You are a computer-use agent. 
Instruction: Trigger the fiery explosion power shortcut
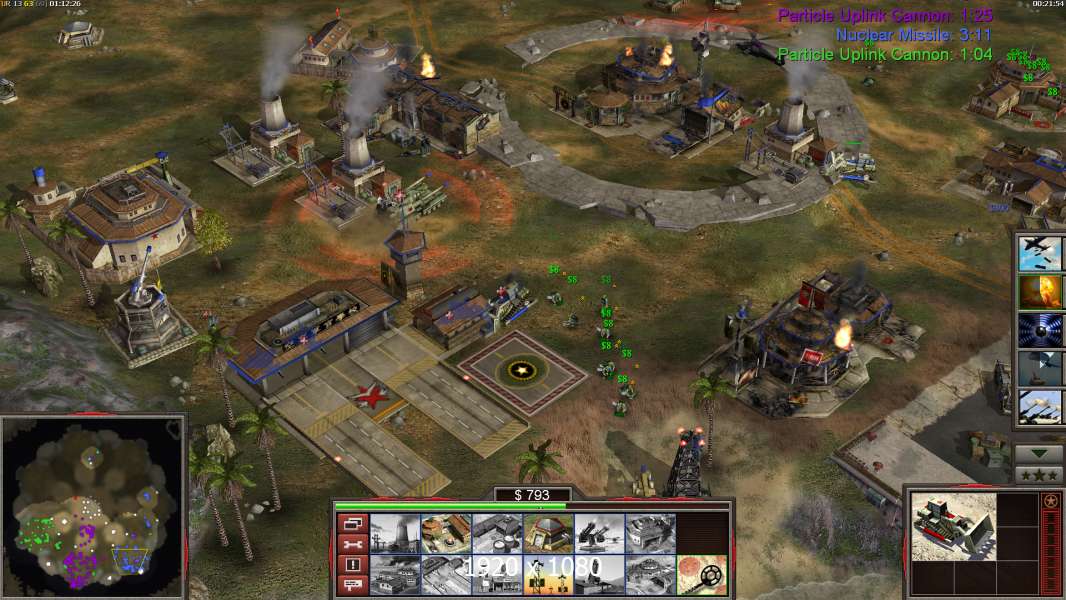[x=1040, y=292]
